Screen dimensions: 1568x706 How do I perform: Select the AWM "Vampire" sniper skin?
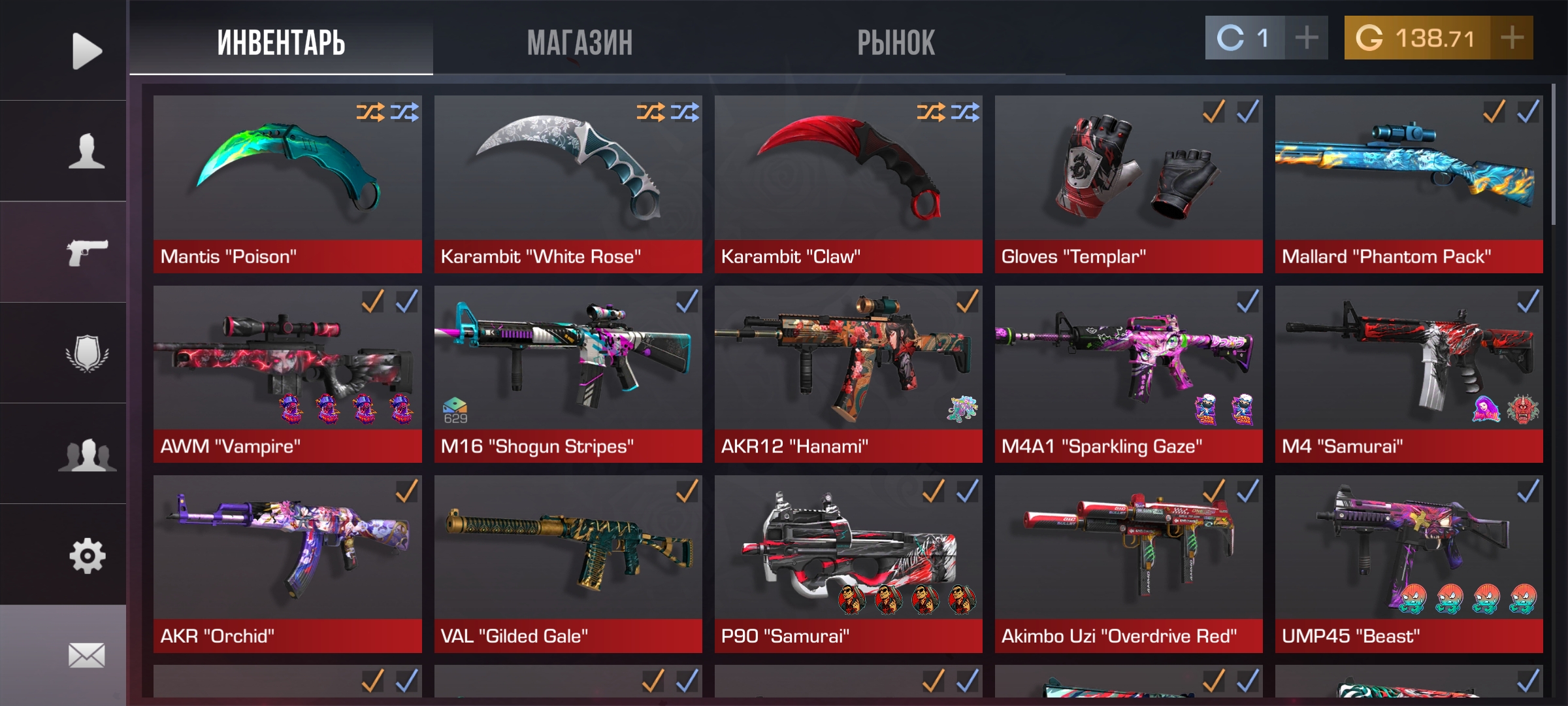[x=287, y=373]
